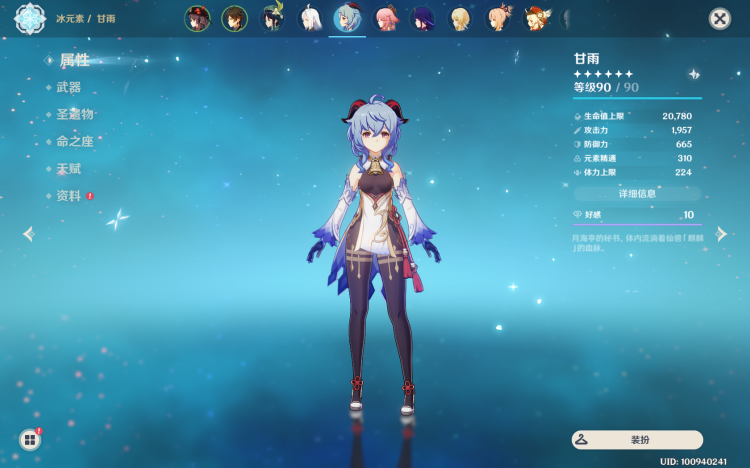Open the 资料 (Profile) section
The height and width of the screenshot is (468, 750).
tap(69, 196)
